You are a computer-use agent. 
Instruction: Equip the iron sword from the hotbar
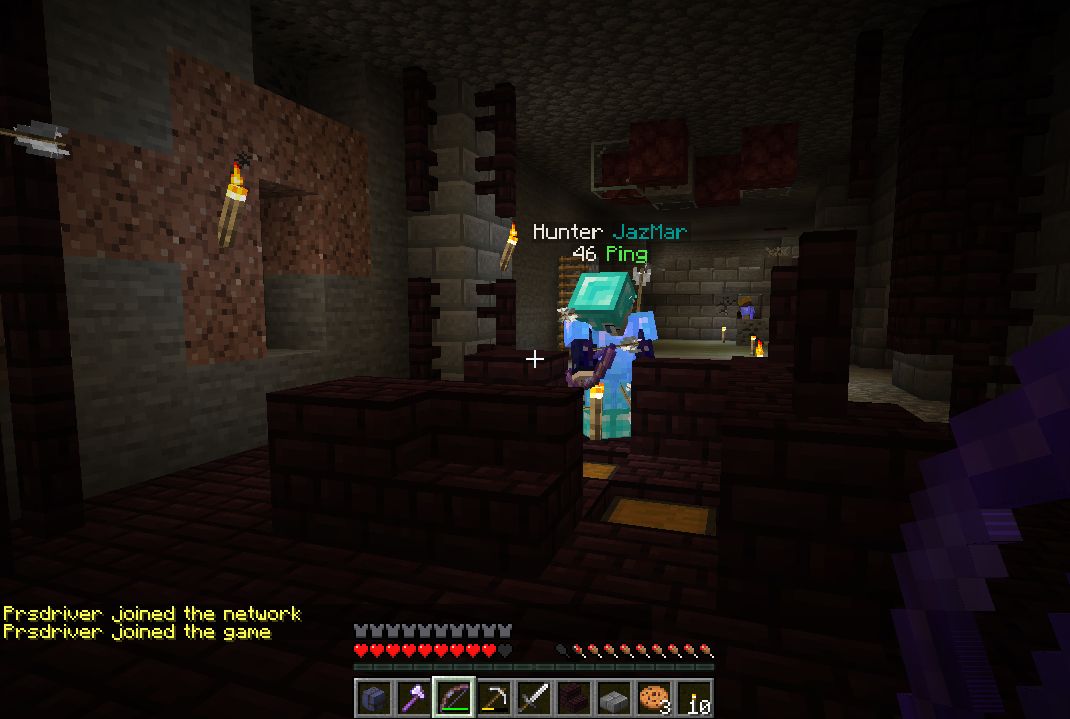click(533, 698)
